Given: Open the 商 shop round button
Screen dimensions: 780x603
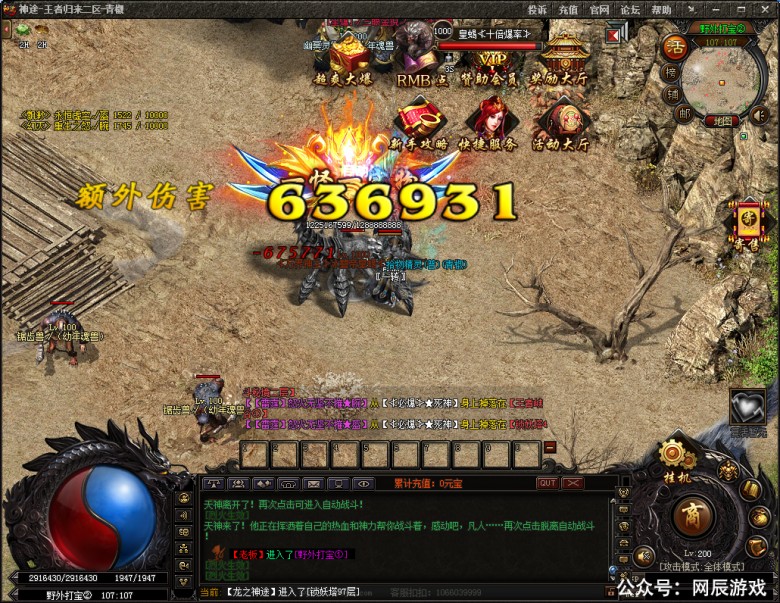Looking at the screenshot, I should 689,517.
